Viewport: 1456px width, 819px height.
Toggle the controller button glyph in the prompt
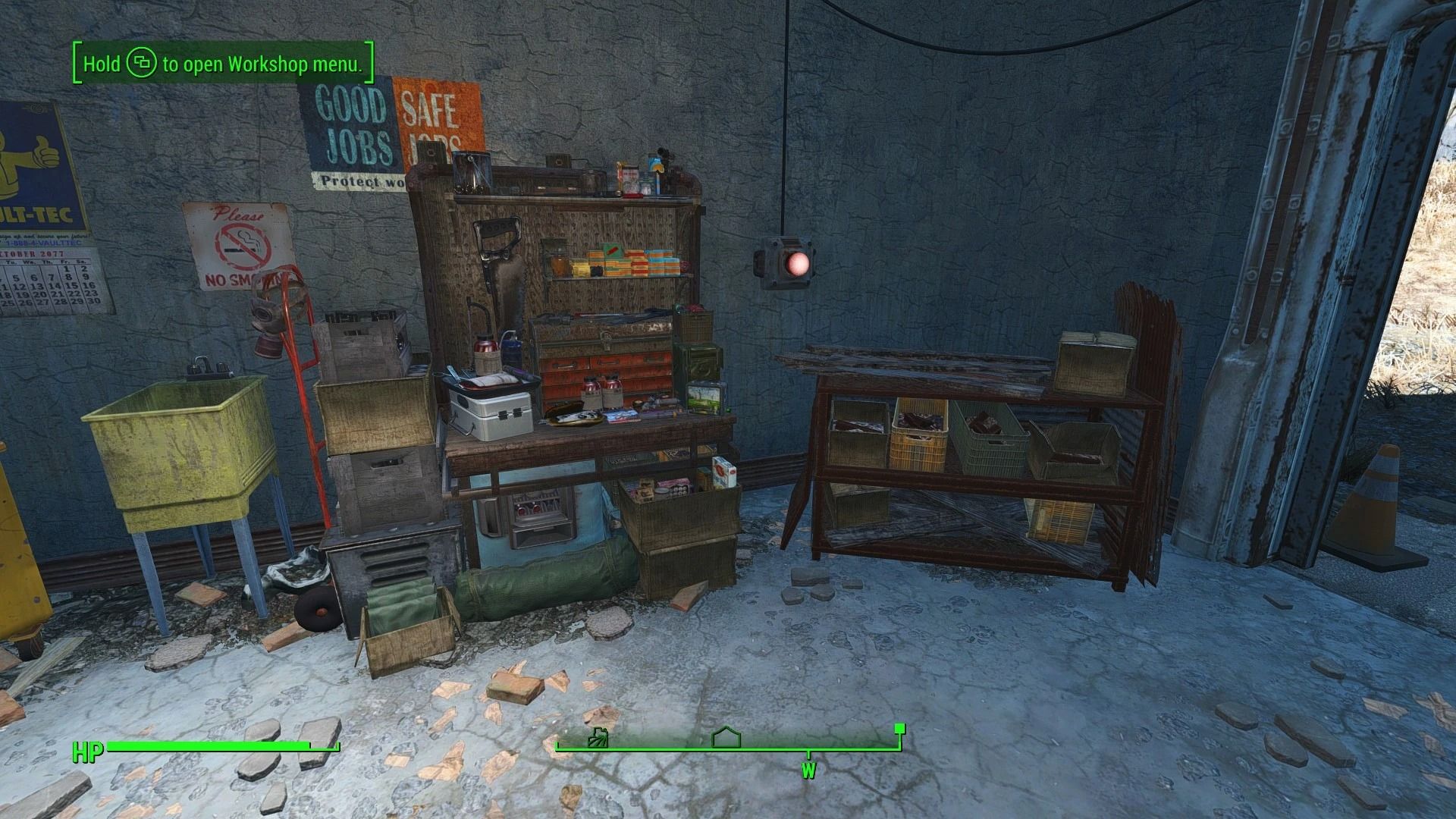click(143, 64)
